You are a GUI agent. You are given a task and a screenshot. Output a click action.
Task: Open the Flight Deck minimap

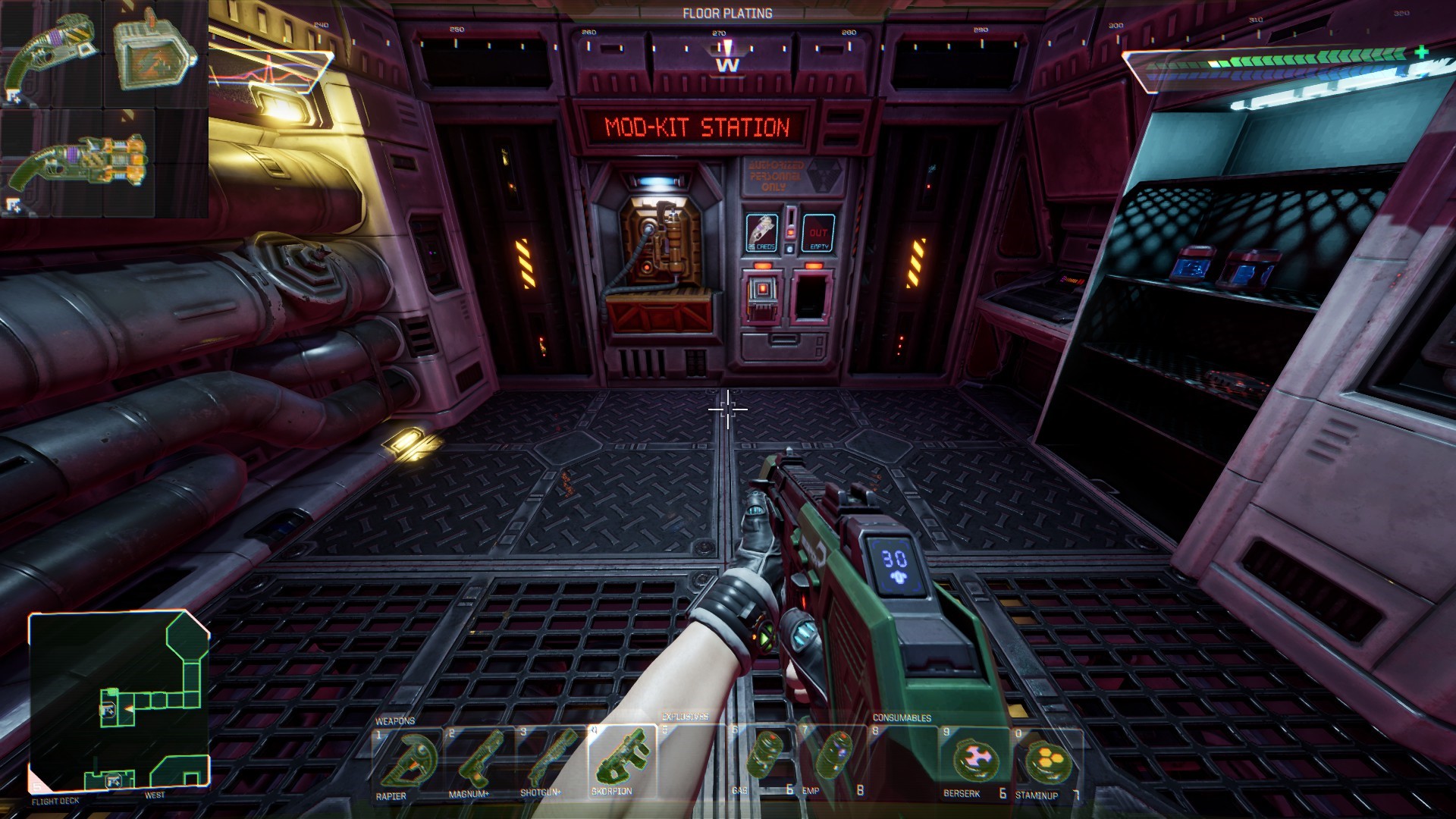coord(118,701)
